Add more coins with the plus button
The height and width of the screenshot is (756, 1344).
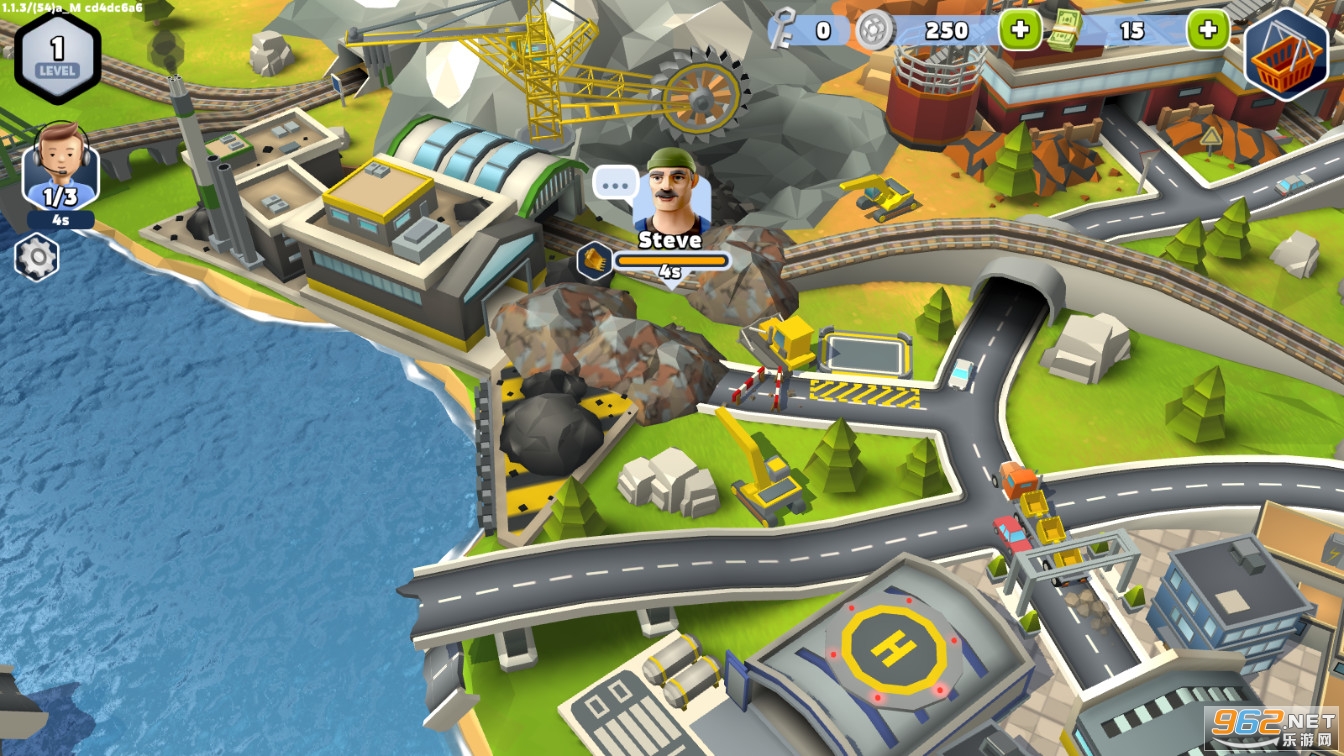point(1020,30)
